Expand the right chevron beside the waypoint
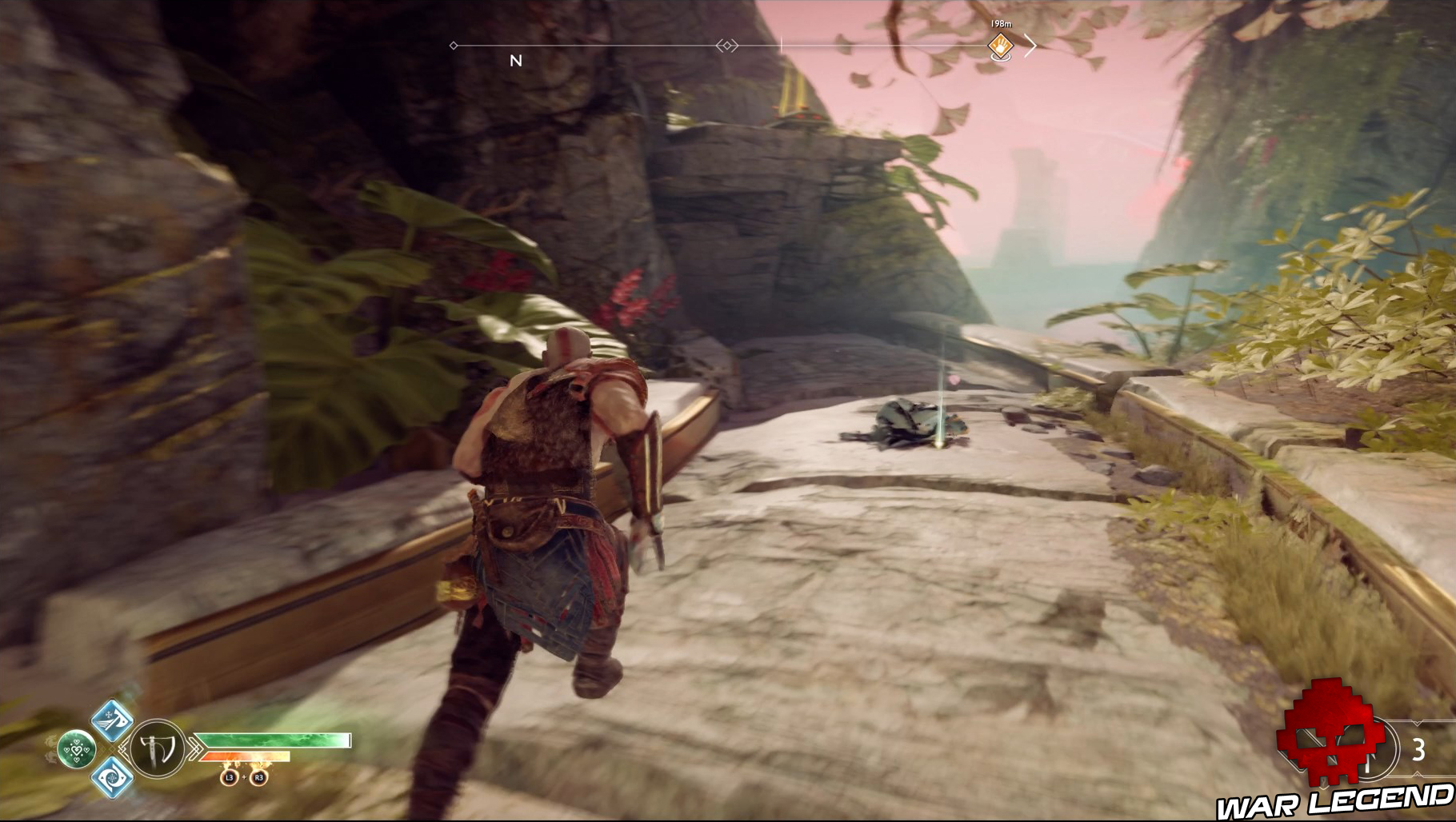1456x822 pixels. 1032,46
